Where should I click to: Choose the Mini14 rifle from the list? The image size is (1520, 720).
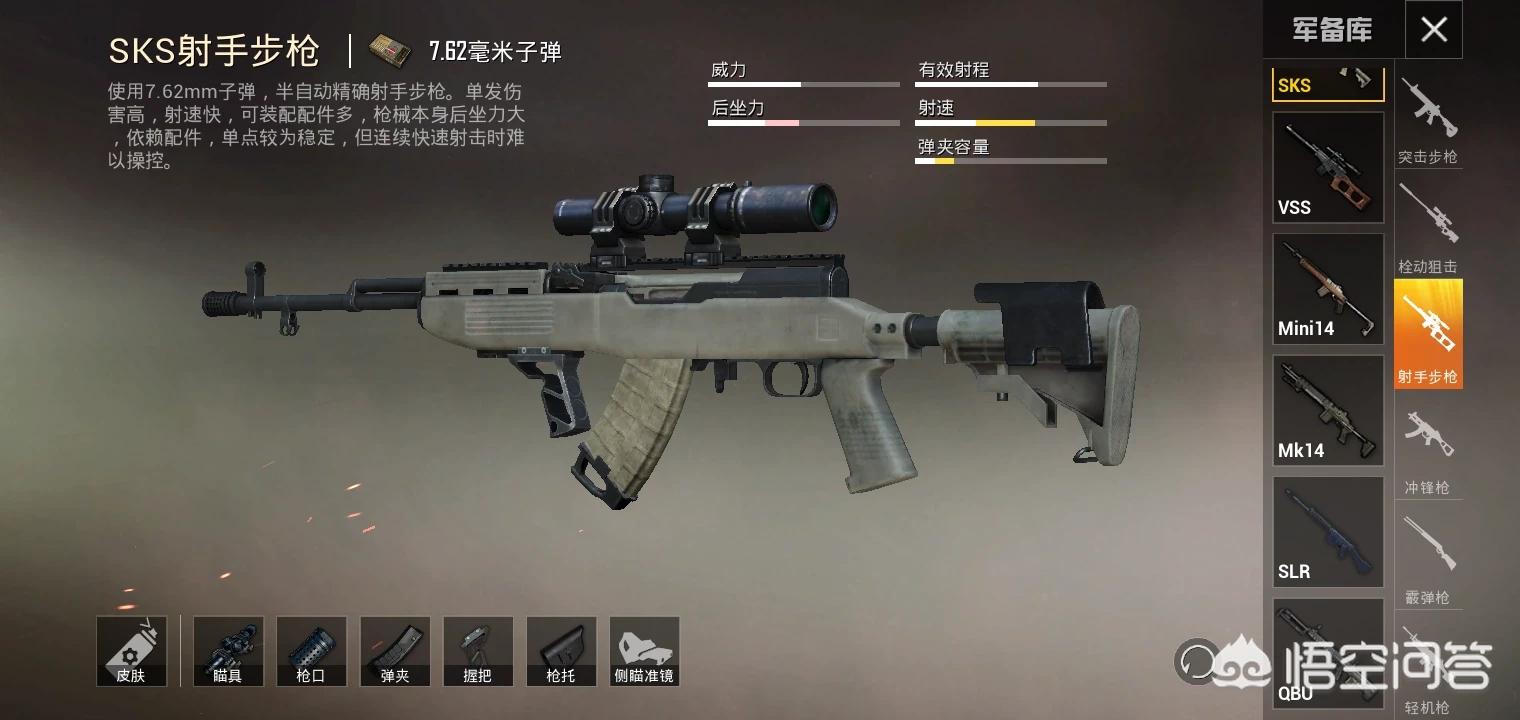tap(1328, 289)
